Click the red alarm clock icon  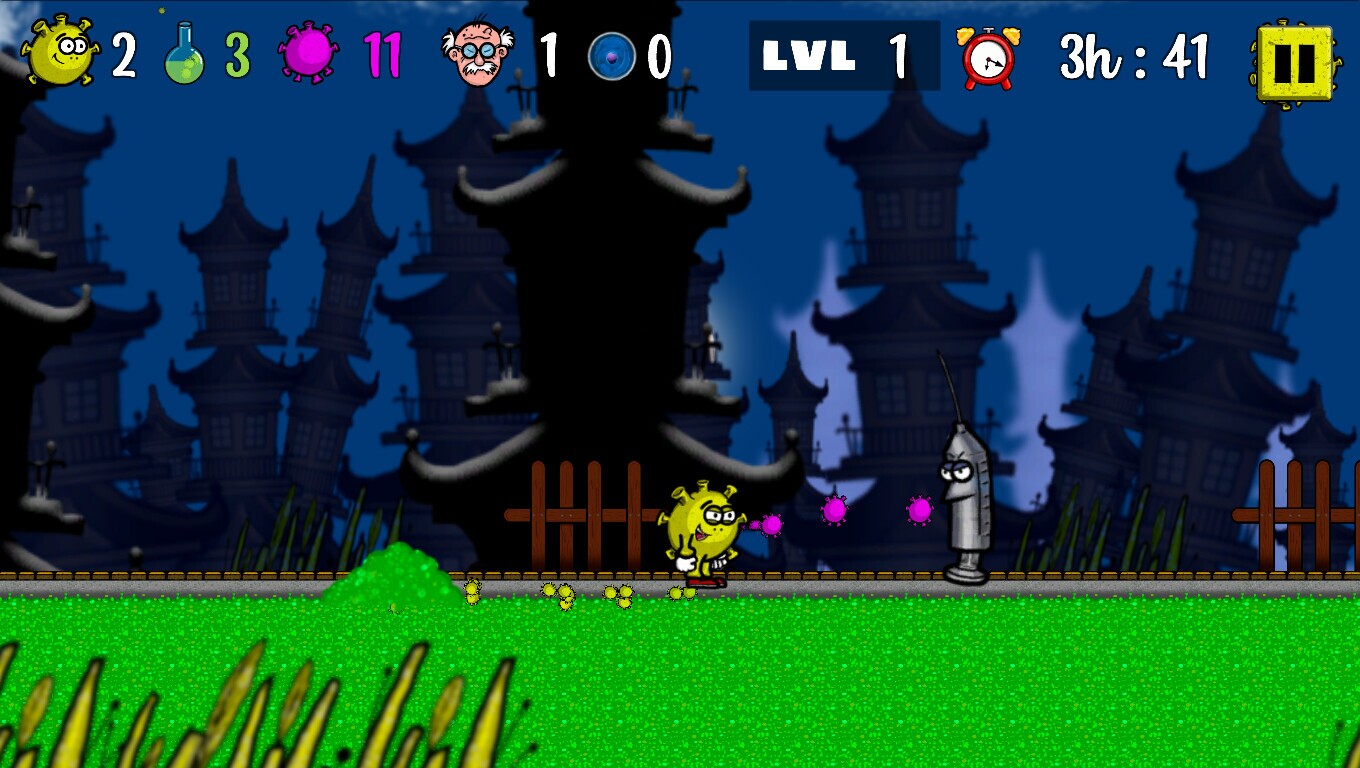985,57
